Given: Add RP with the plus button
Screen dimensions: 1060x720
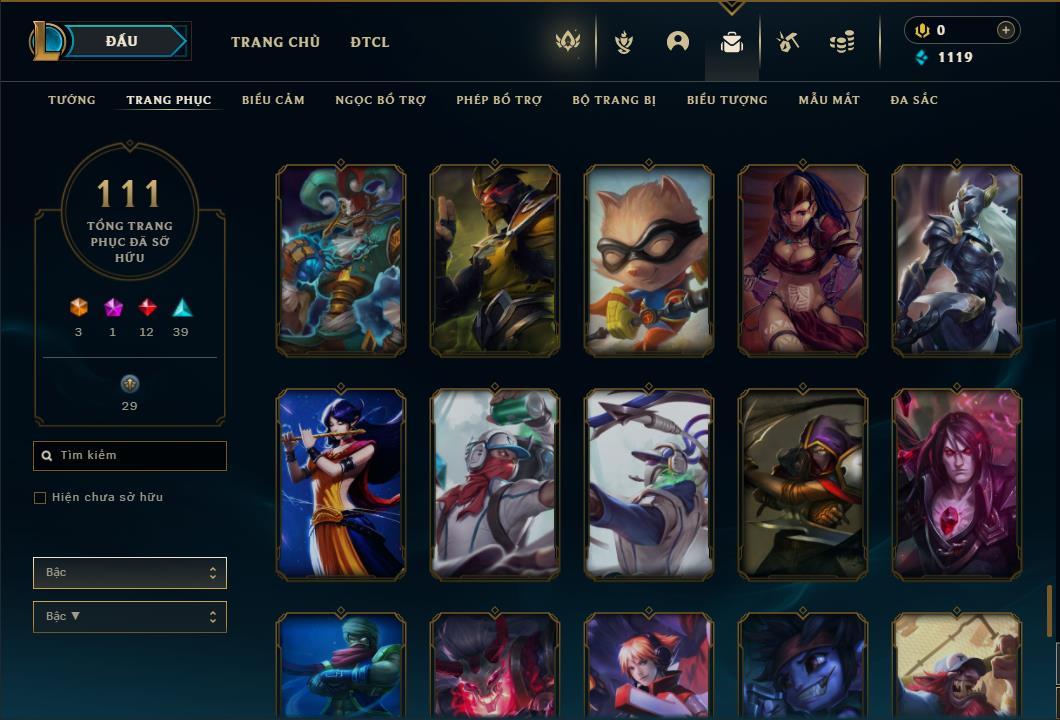Looking at the screenshot, I should 1005,30.
